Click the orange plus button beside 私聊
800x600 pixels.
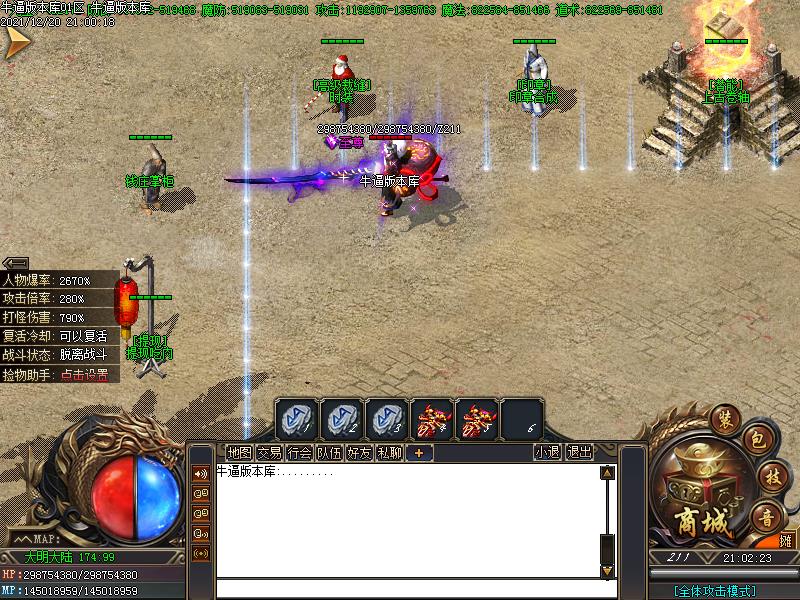click(419, 452)
